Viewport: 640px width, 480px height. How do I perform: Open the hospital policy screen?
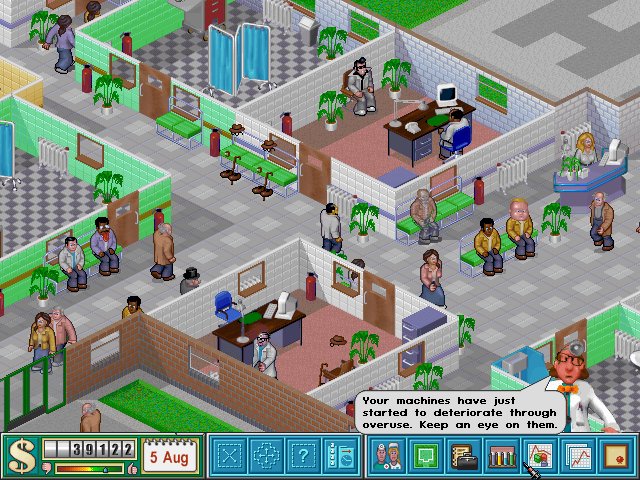612,458
